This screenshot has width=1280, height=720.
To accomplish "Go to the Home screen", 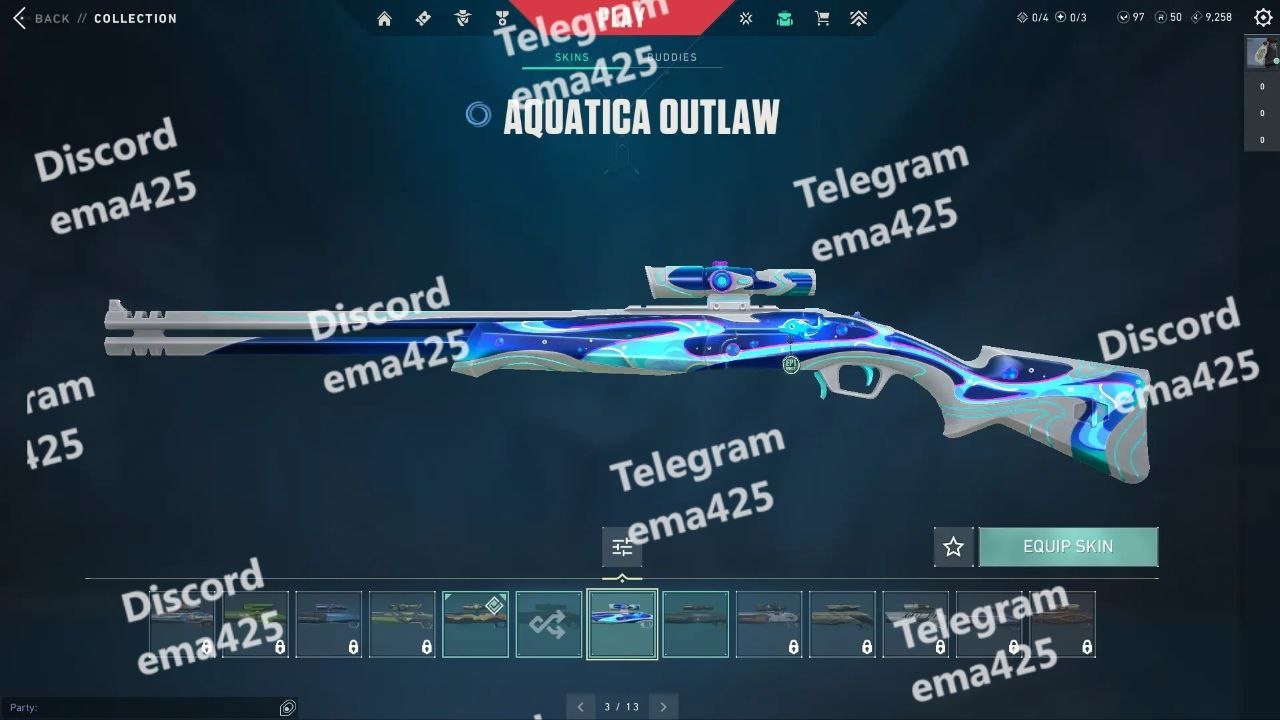I will tap(384, 18).
